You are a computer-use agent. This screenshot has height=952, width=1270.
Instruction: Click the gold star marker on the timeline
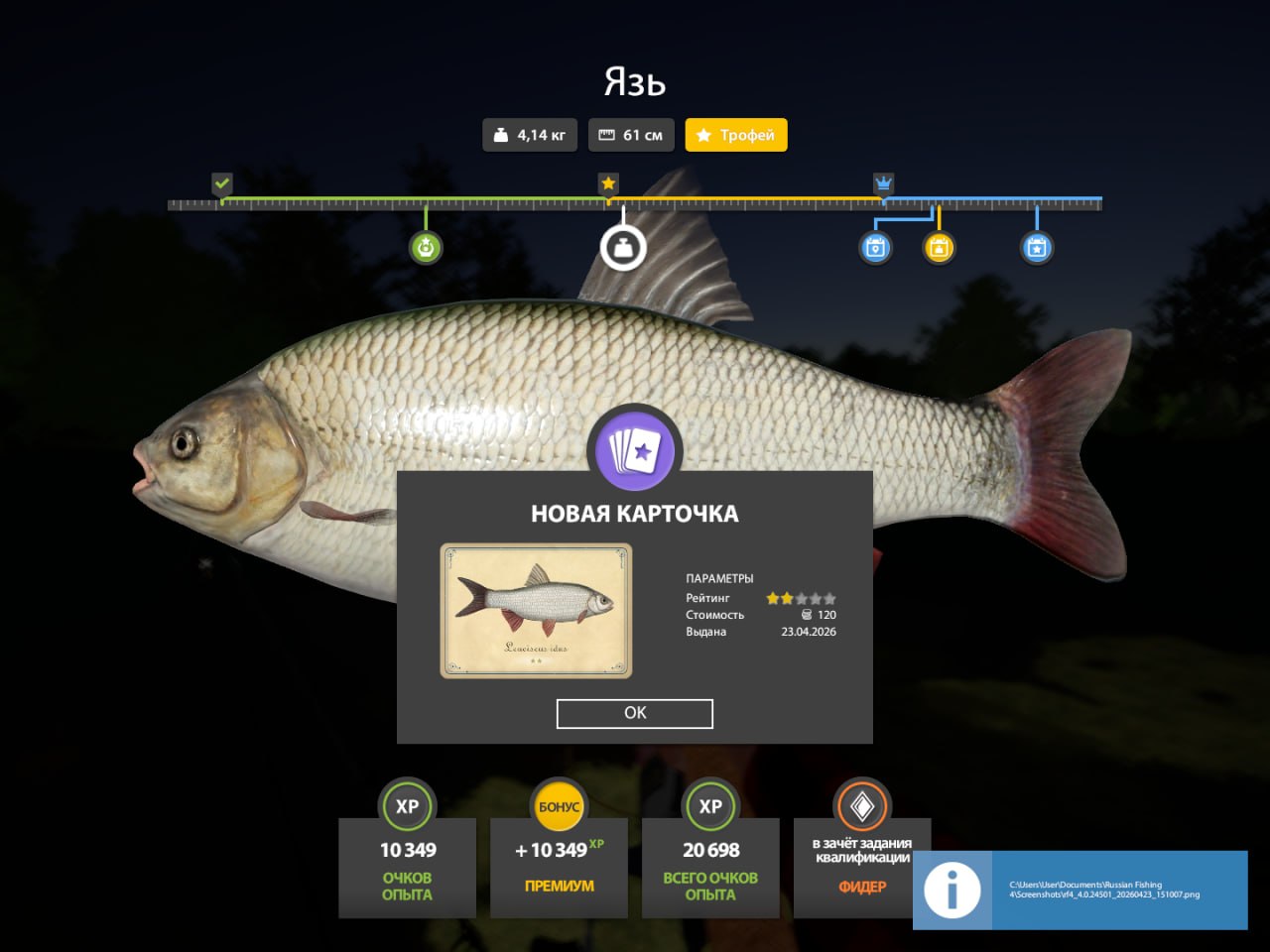click(608, 182)
